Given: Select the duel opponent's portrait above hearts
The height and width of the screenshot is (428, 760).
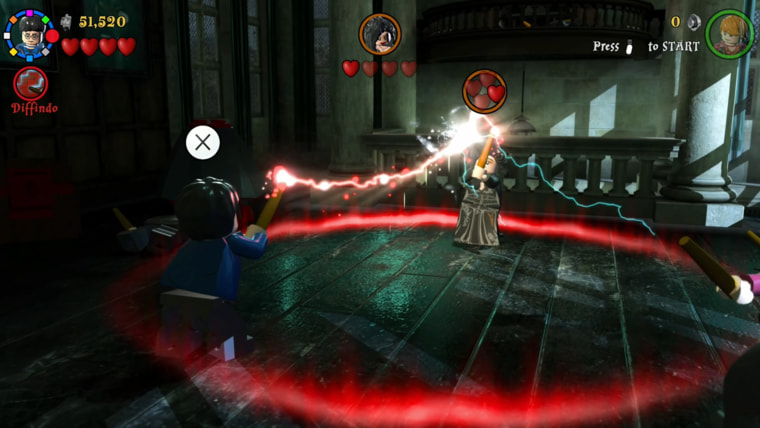Looking at the screenshot, I should pyautogui.click(x=380, y=34).
